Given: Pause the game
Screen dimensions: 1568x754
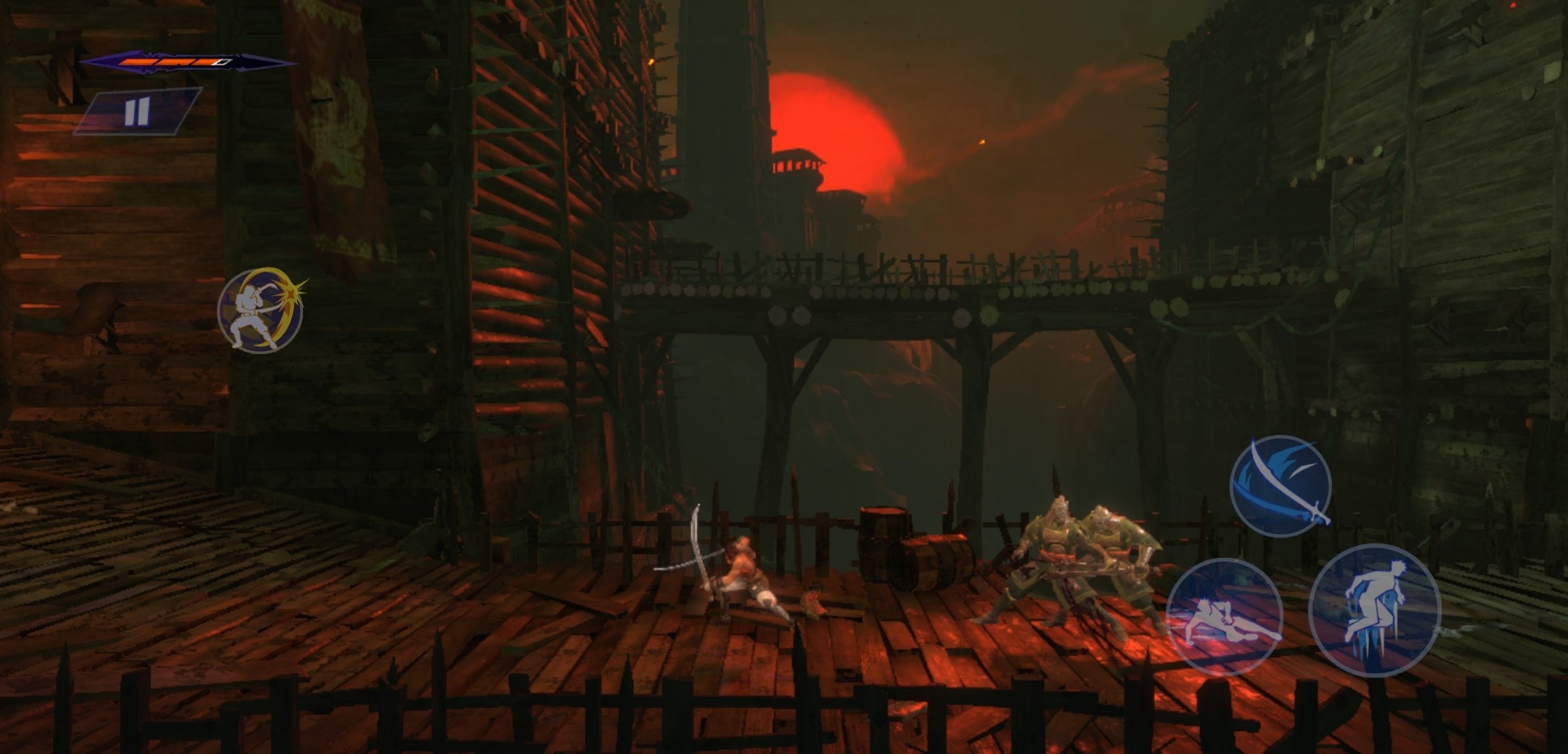Looking at the screenshot, I should point(138,111).
